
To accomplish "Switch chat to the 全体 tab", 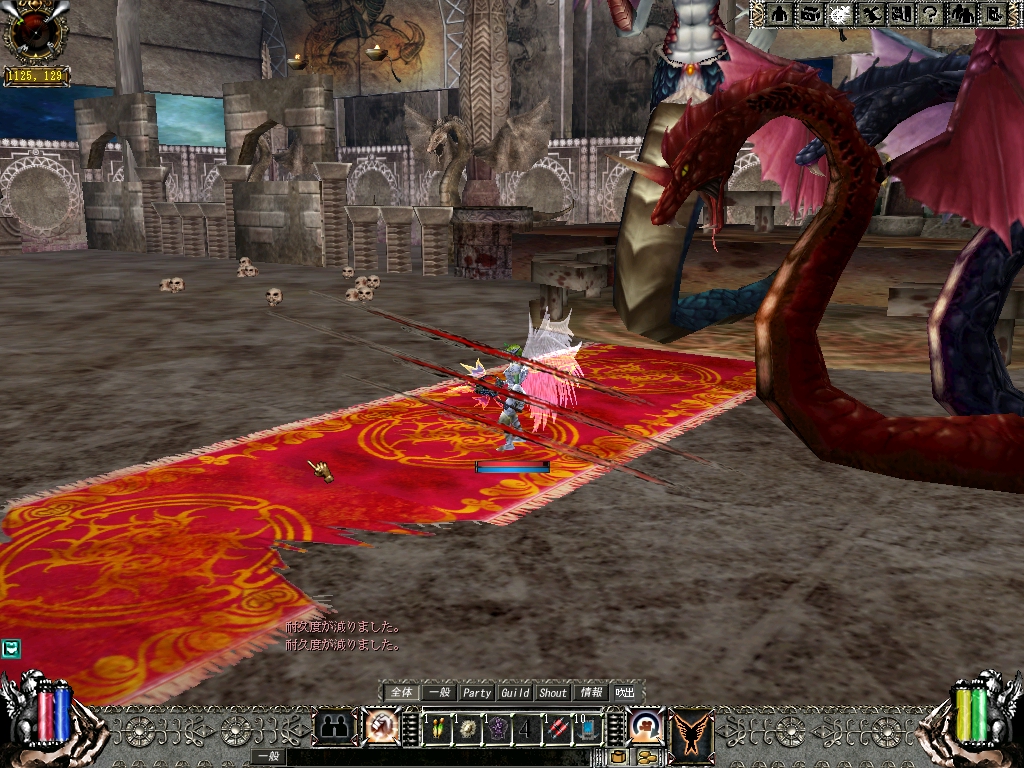I will pyautogui.click(x=401, y=692).
